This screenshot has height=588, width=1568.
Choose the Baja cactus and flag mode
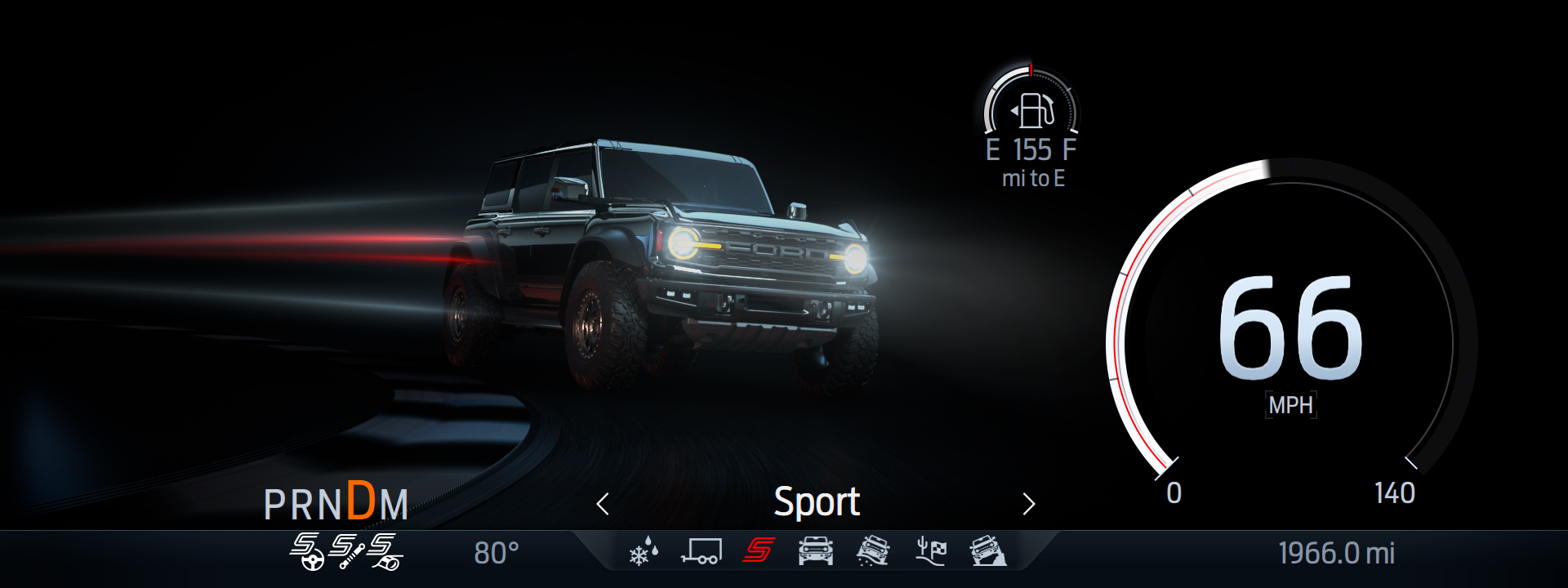[x=930, y=552]
